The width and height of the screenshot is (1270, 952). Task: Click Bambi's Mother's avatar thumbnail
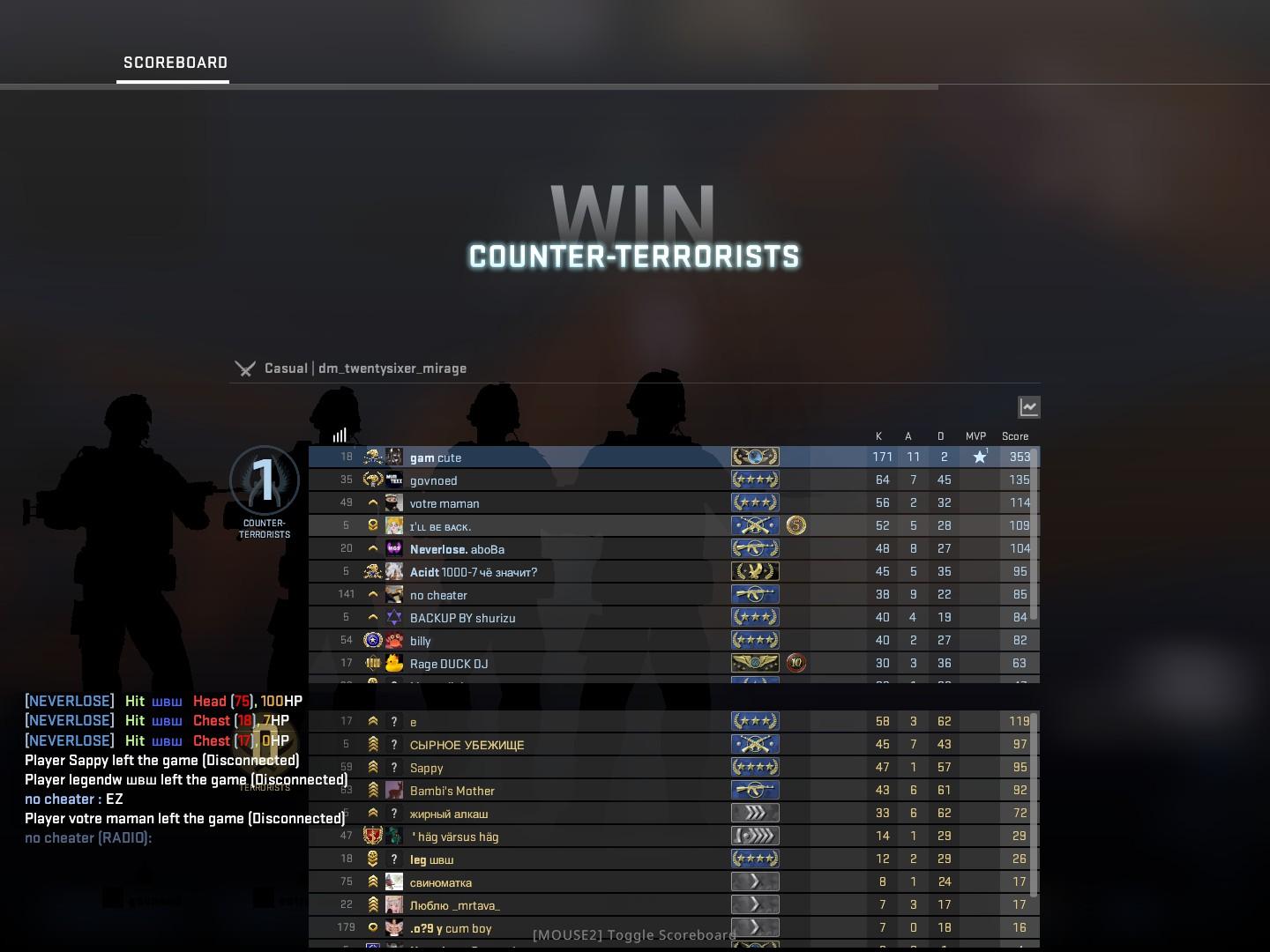(394, 790)
